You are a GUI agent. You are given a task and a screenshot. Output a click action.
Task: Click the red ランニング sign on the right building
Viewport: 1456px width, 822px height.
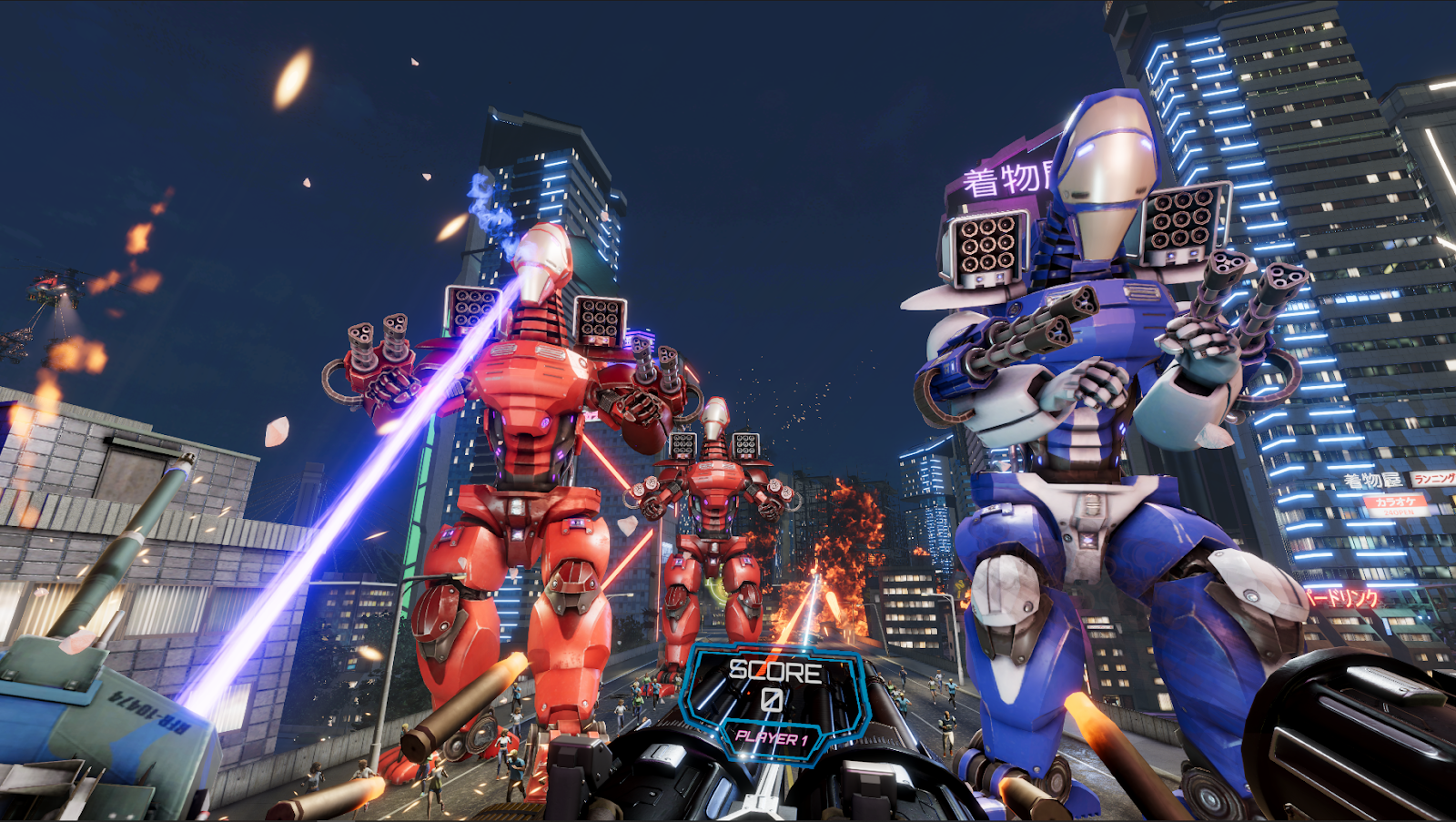pos(1433,479)
